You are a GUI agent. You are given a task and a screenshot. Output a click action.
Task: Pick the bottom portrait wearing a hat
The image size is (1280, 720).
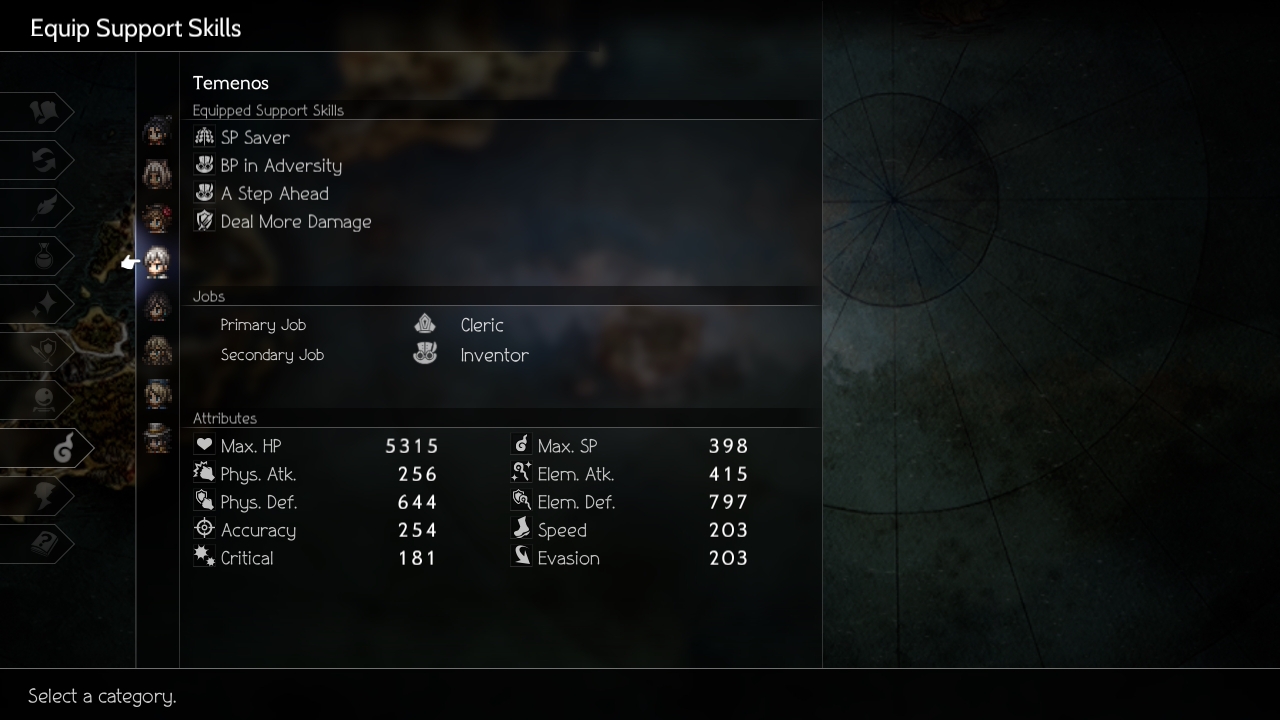[x=157, y=438]
